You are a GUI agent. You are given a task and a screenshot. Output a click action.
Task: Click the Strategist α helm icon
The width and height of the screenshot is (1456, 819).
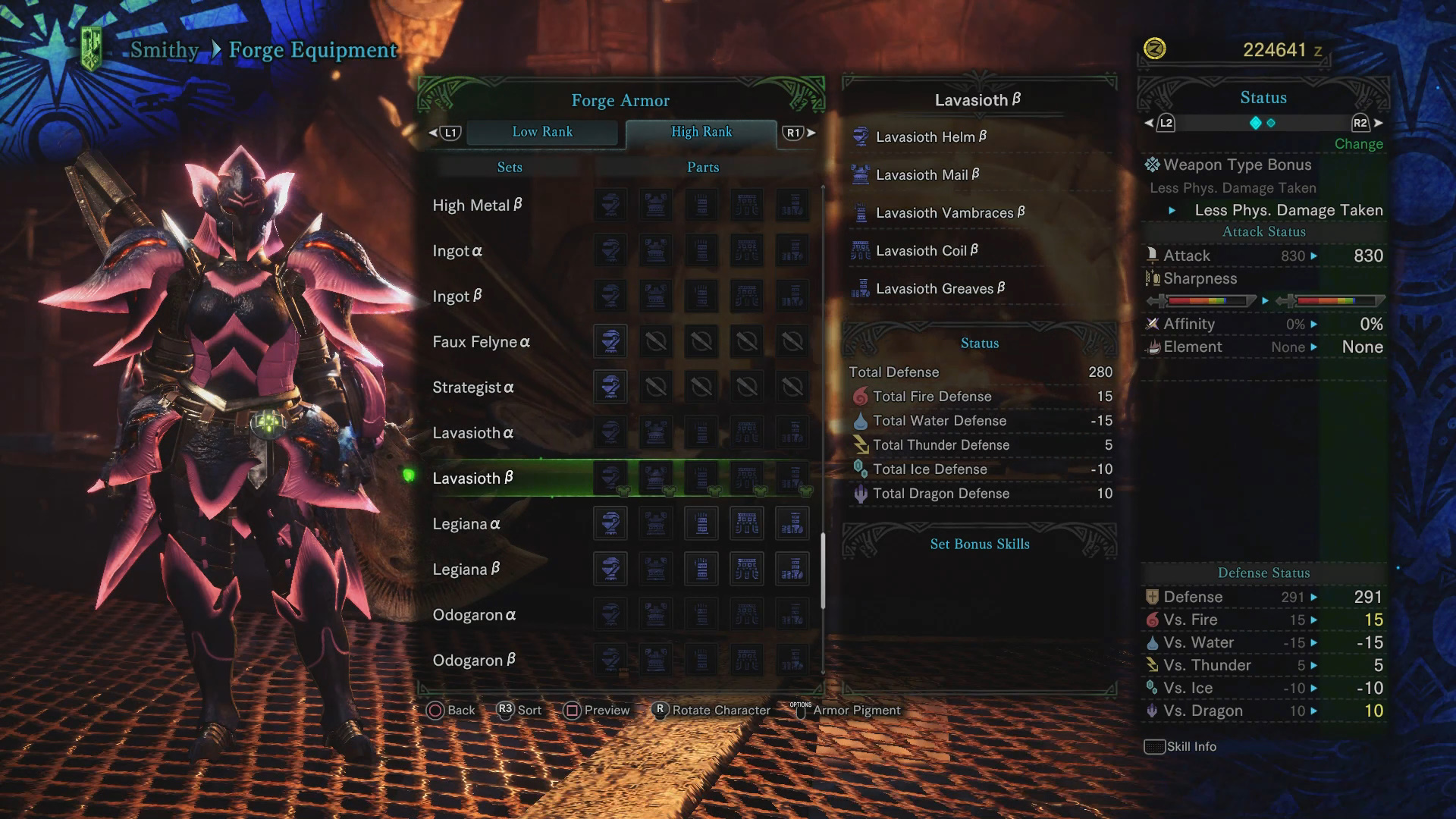pyautogui.click(x=610, y=388)
